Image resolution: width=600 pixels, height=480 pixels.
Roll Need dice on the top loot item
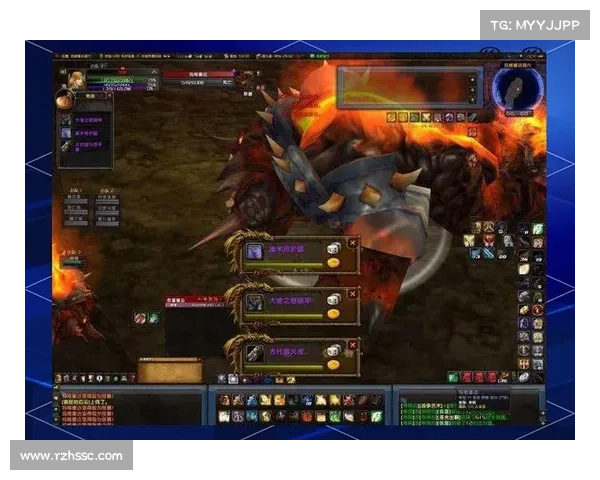[x=334, y=247]
